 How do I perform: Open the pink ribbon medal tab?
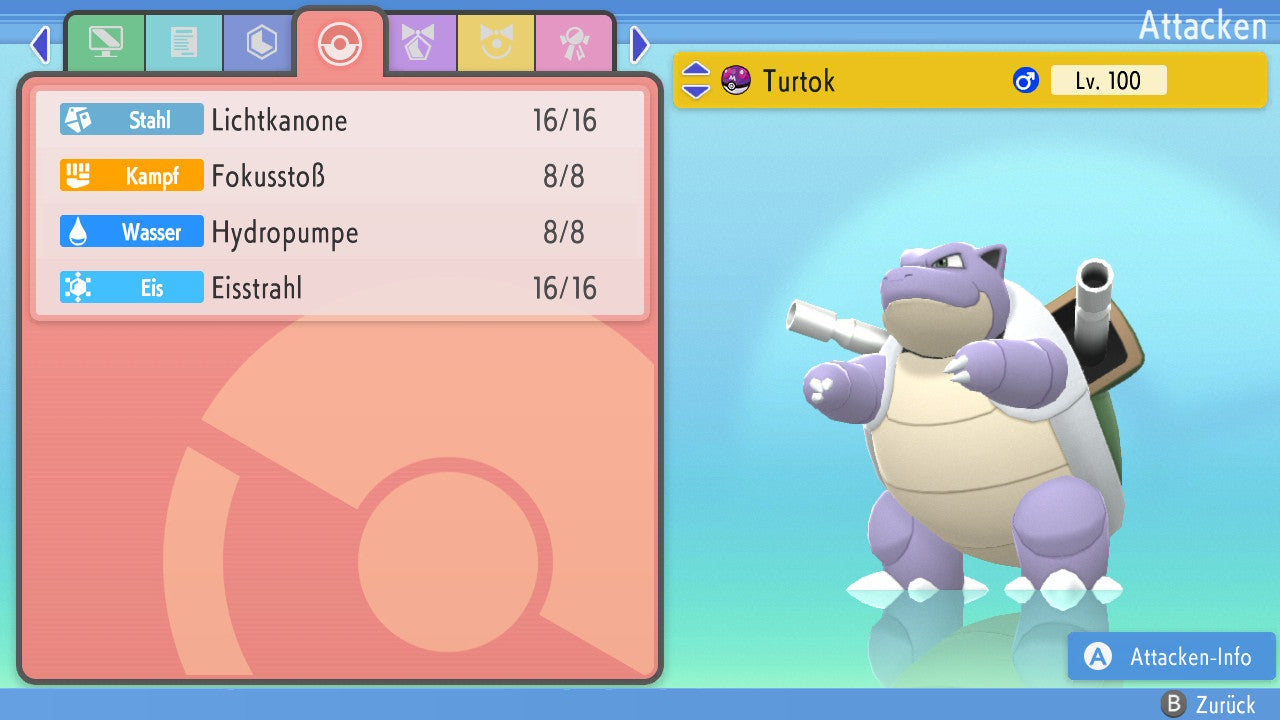(574, 43)
